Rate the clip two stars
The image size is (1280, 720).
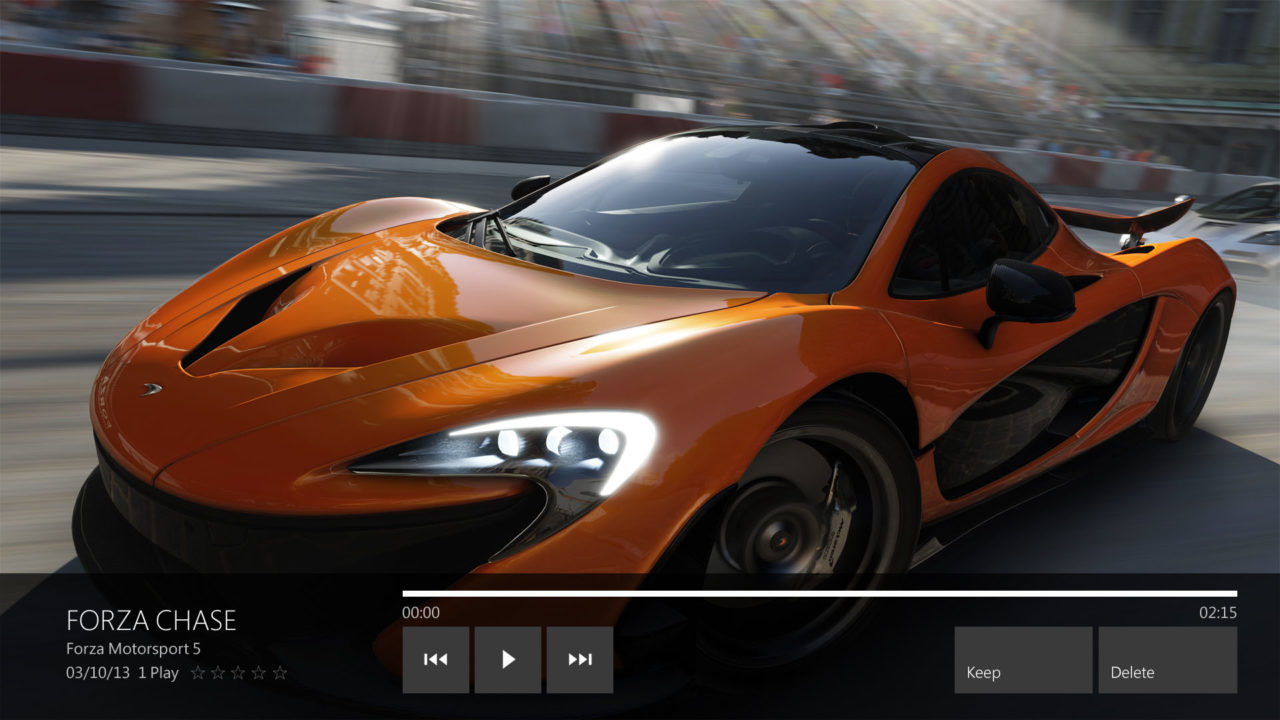pyautogui.click(x=217, y=672)
